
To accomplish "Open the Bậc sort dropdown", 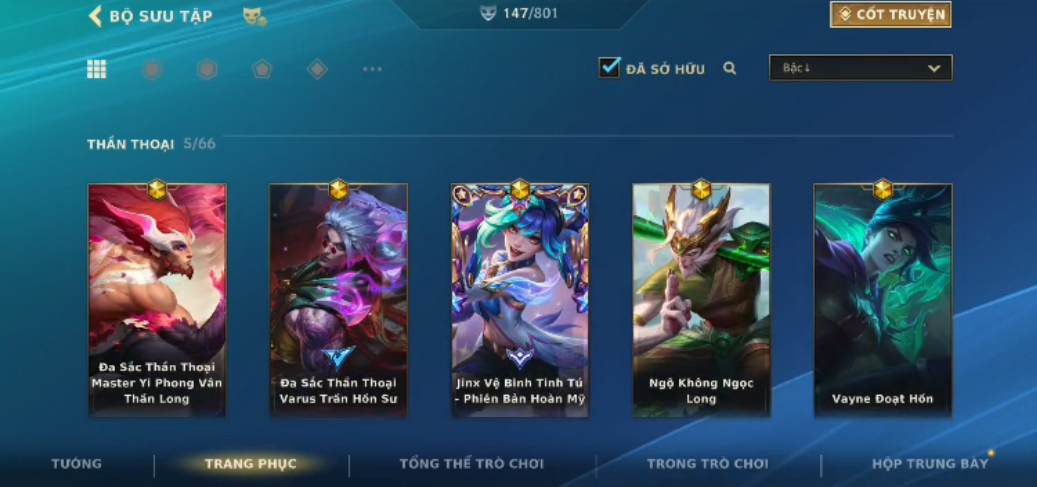I will click(860, 68).
